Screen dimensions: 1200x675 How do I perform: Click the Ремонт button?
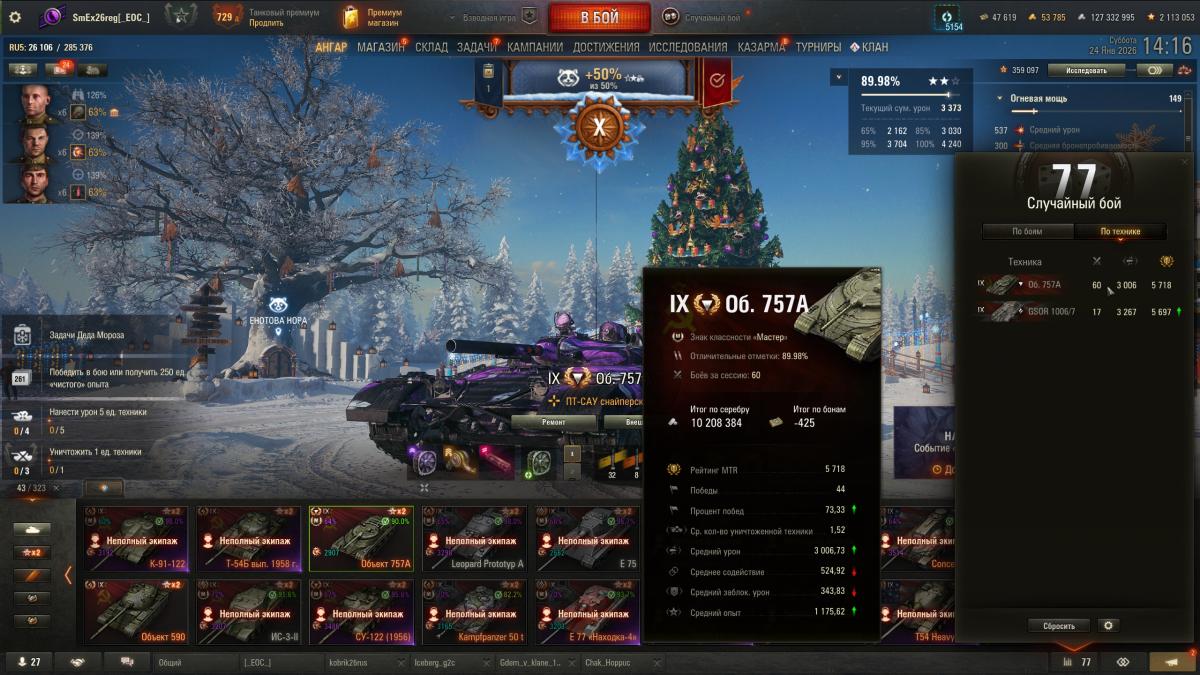(553, 422)
